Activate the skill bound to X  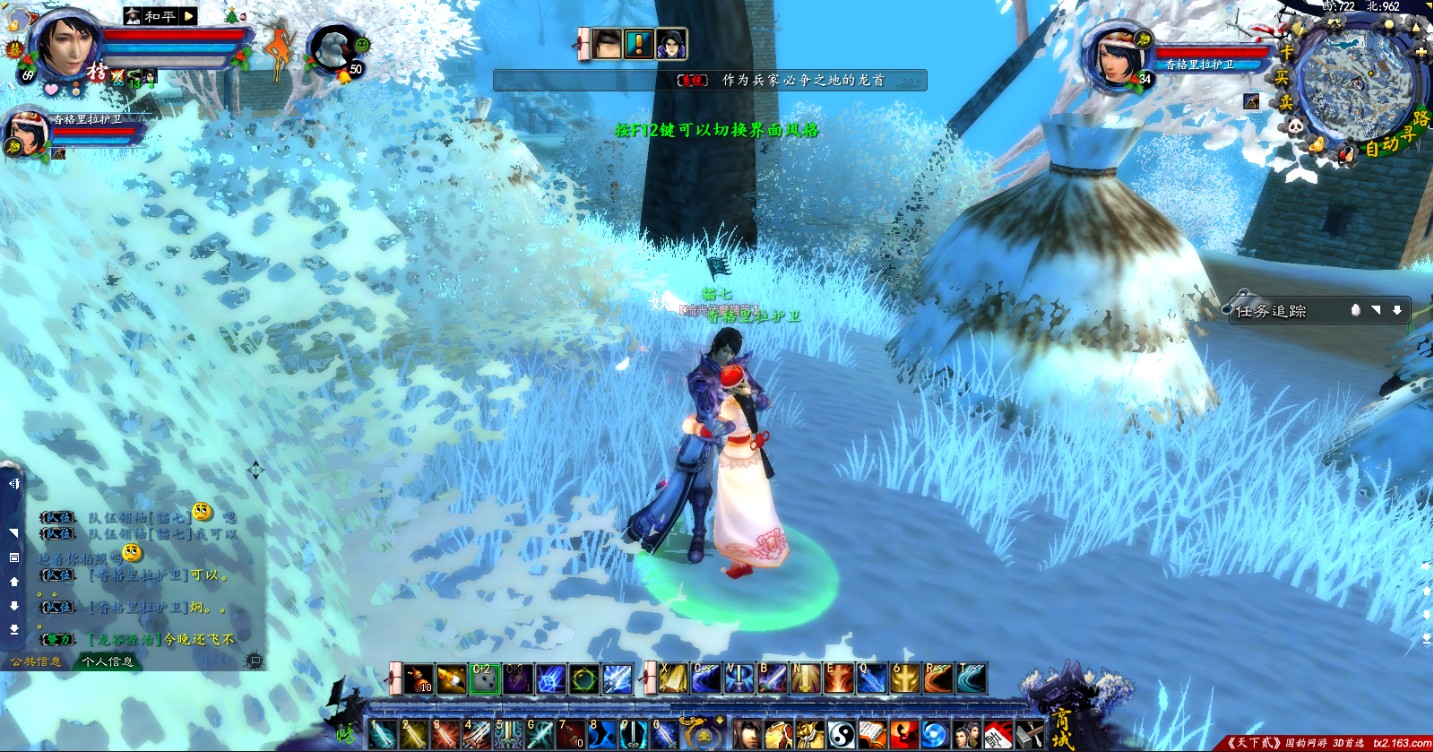672,678
